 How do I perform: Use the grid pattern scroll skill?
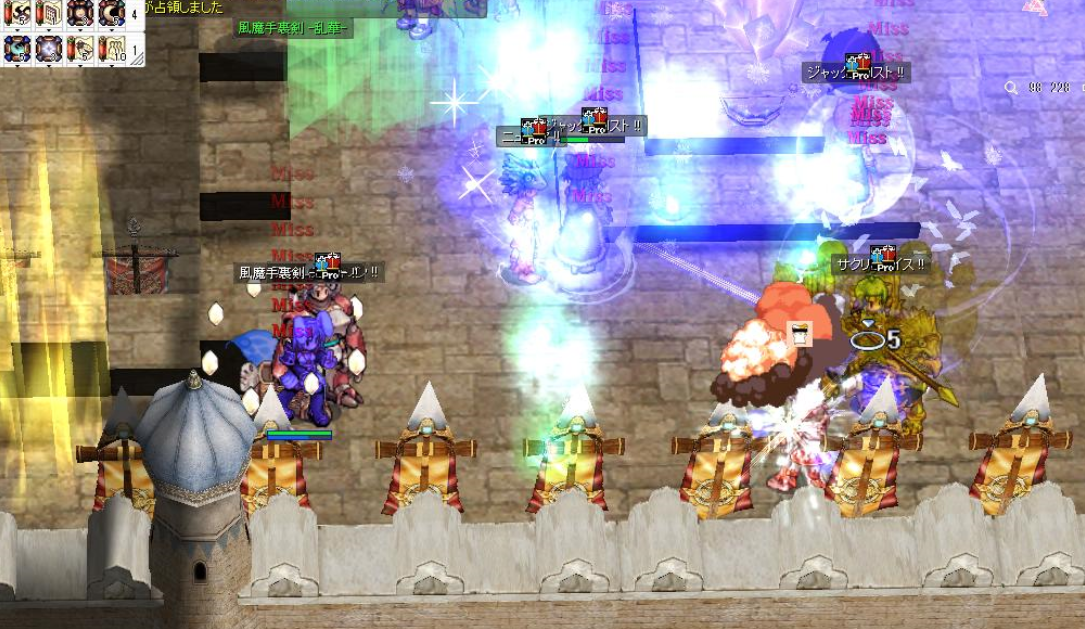point(48,14)
